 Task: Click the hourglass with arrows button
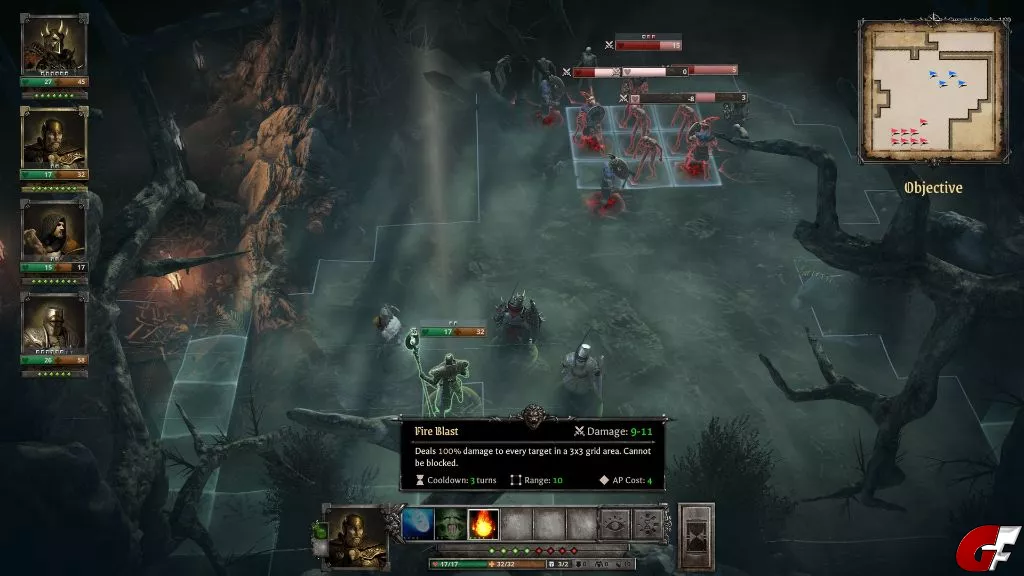(x=648, y=524)
